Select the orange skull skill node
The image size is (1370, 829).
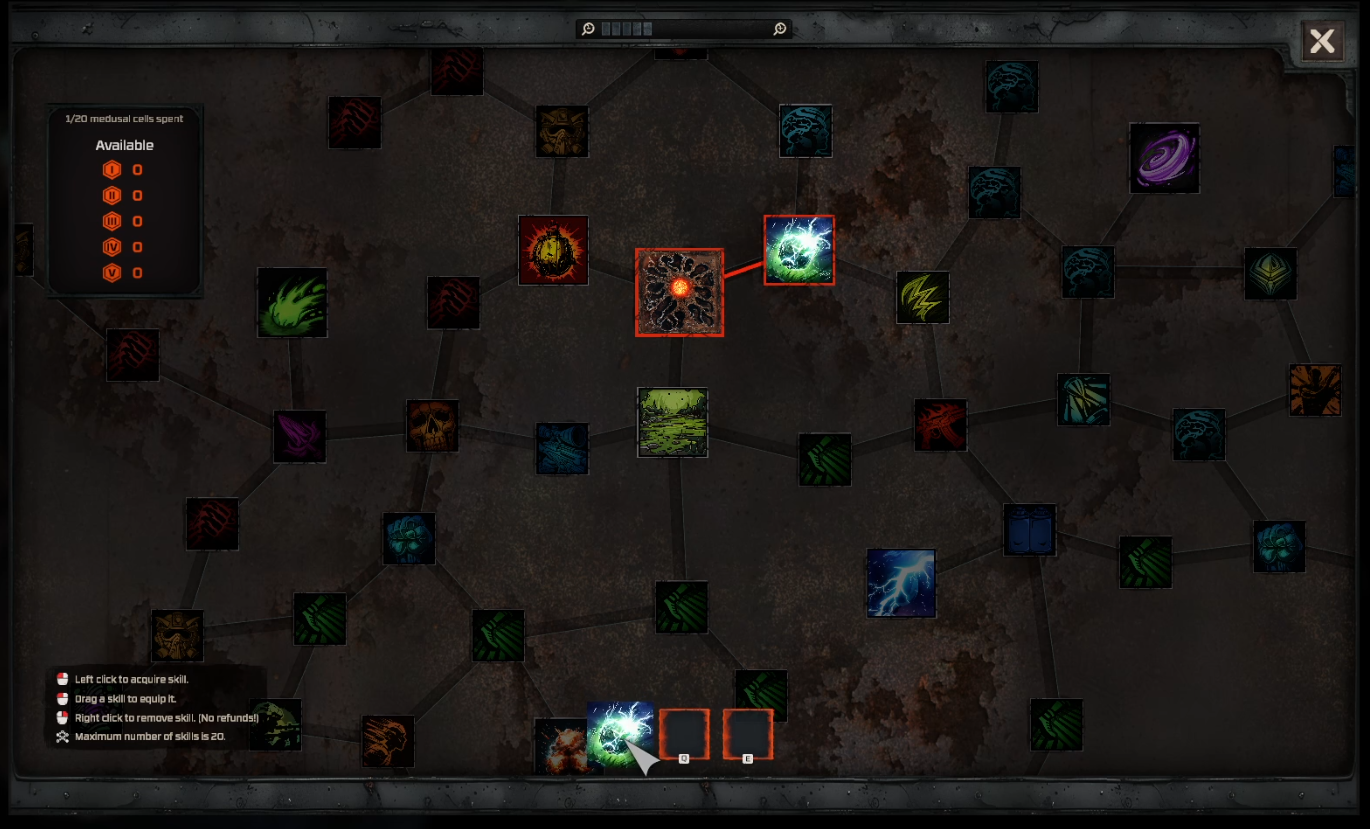(432, 426)
